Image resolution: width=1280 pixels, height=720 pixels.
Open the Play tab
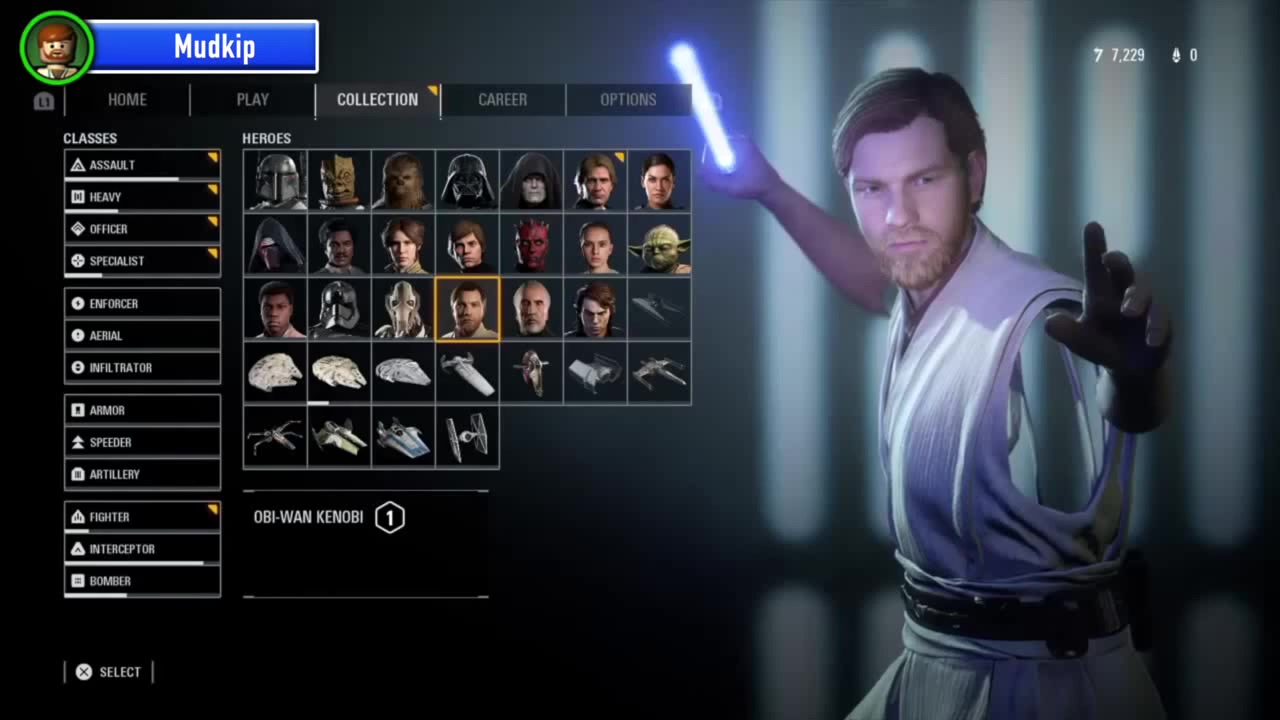pos(252,100)
